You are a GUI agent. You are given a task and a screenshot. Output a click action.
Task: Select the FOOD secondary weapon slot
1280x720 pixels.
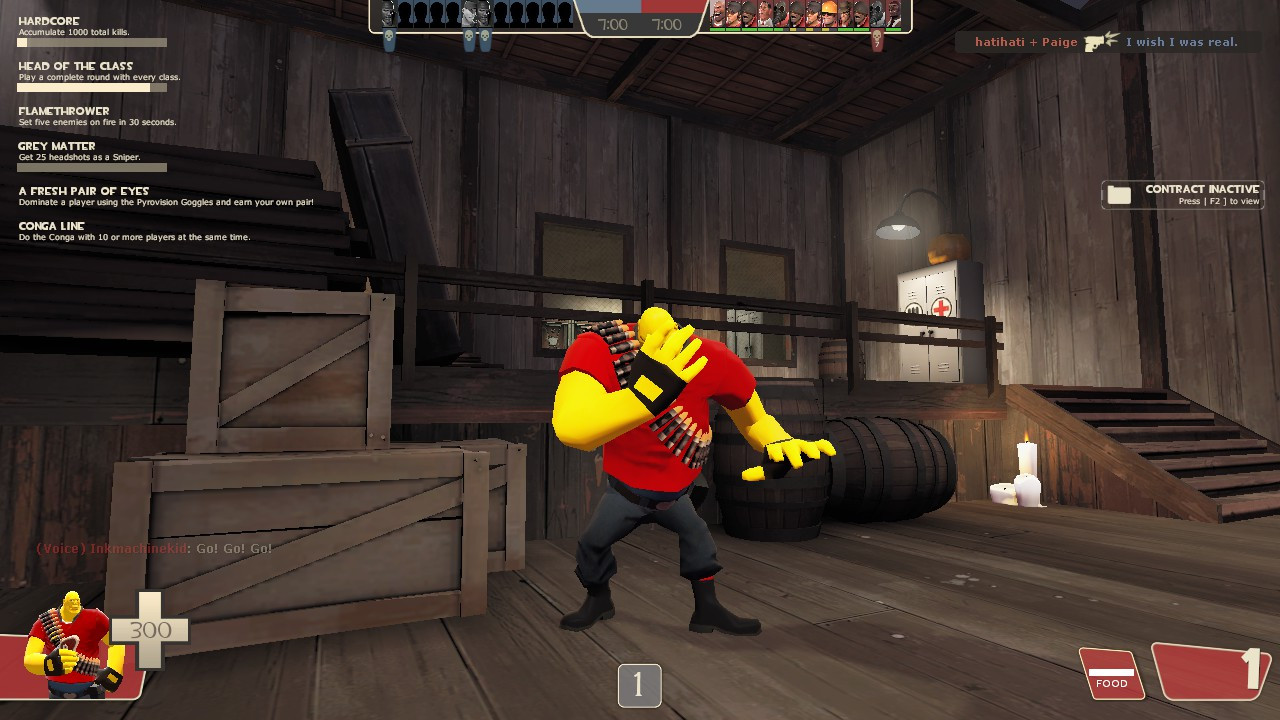[x=1111, y=674]
